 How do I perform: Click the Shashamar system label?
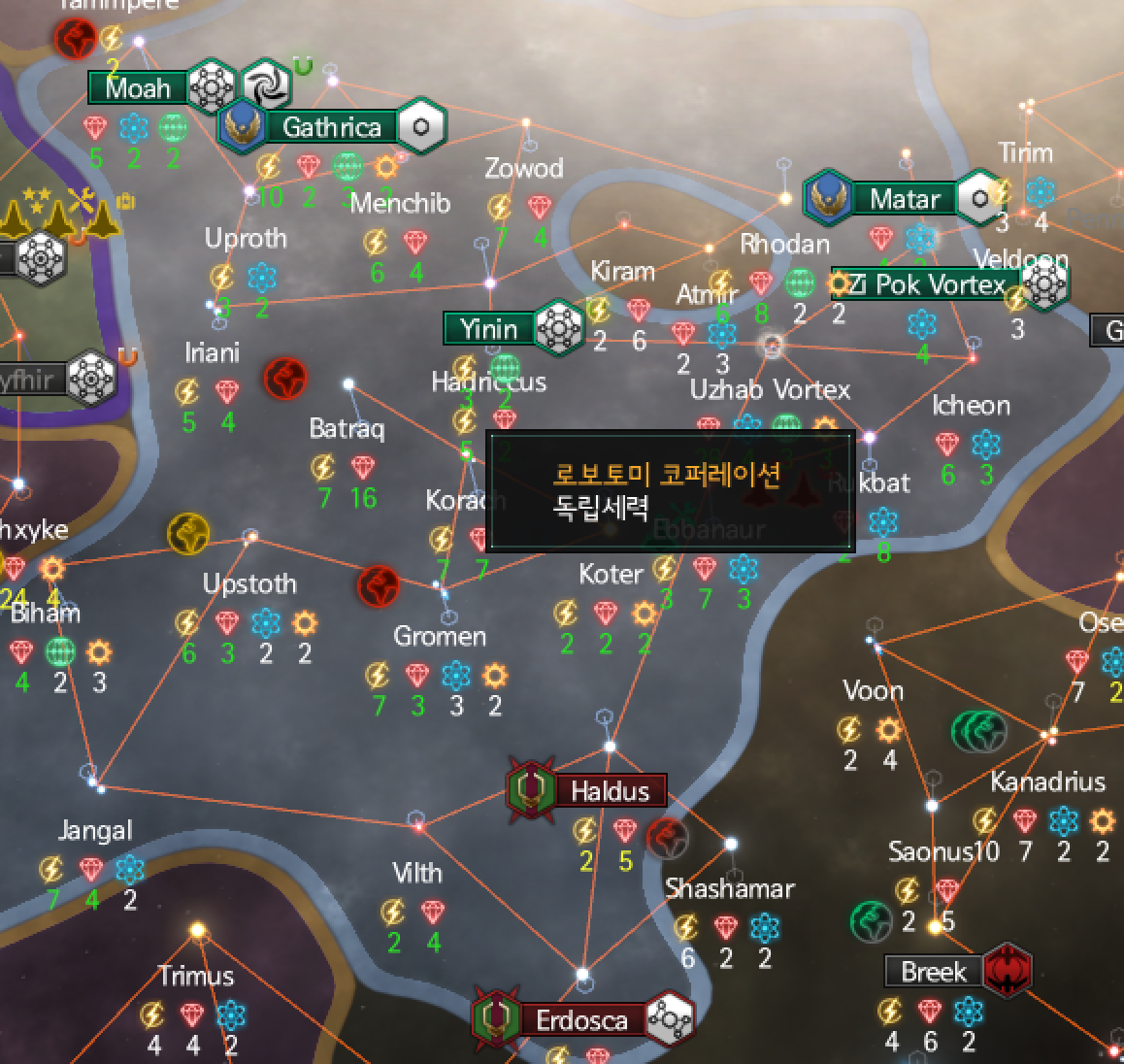pos(729,888)
